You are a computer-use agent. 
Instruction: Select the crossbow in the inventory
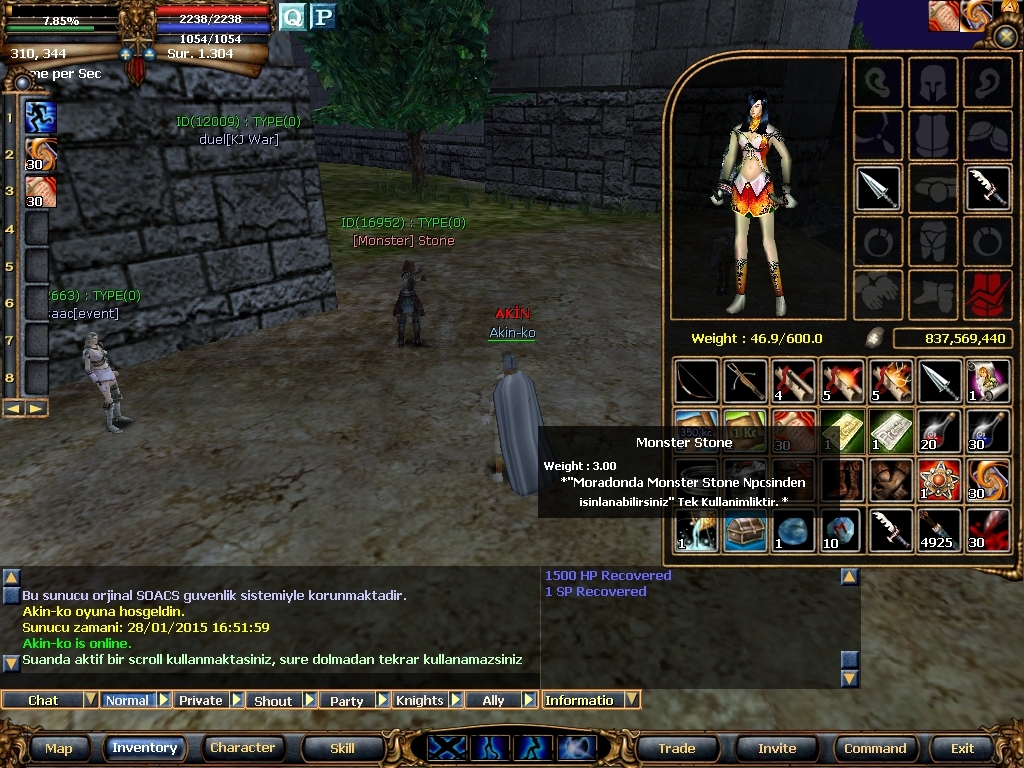(745, 382)
